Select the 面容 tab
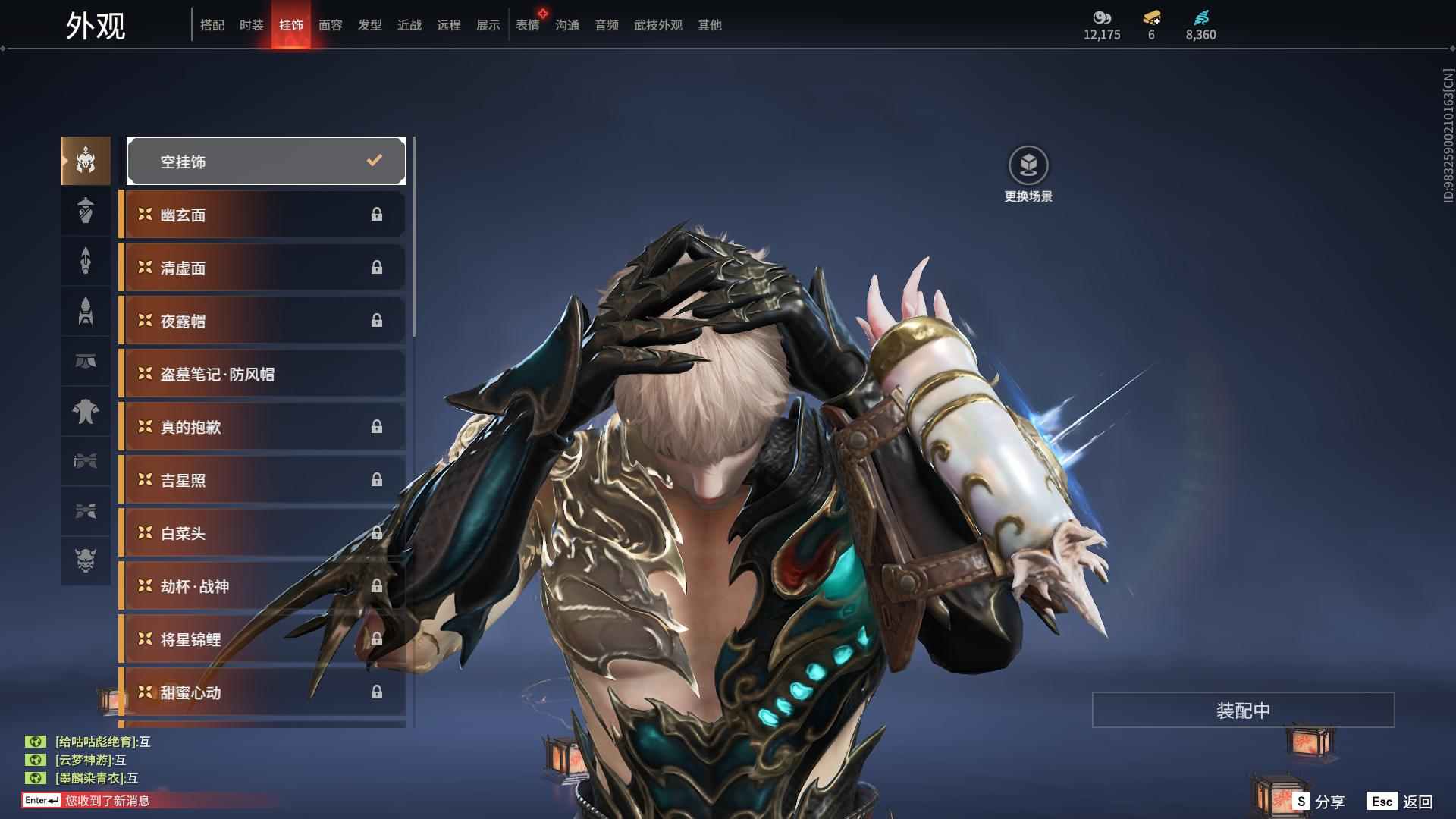This screenshot has width=1456, height=819. [330, 25]
